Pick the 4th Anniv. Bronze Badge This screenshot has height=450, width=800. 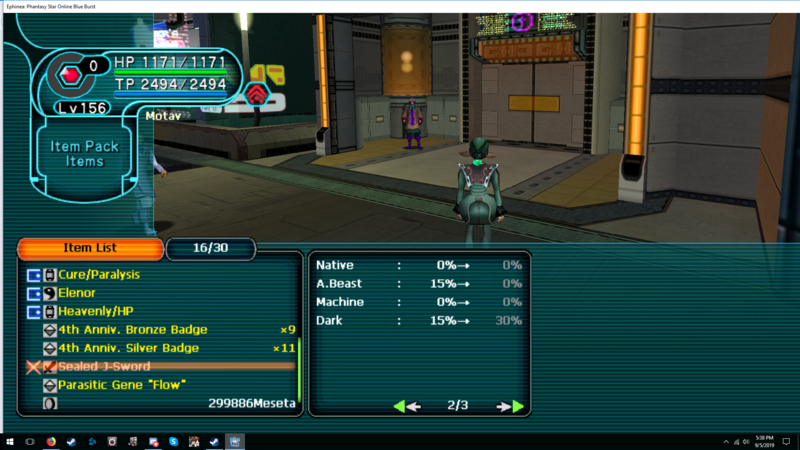pos(132,330)
